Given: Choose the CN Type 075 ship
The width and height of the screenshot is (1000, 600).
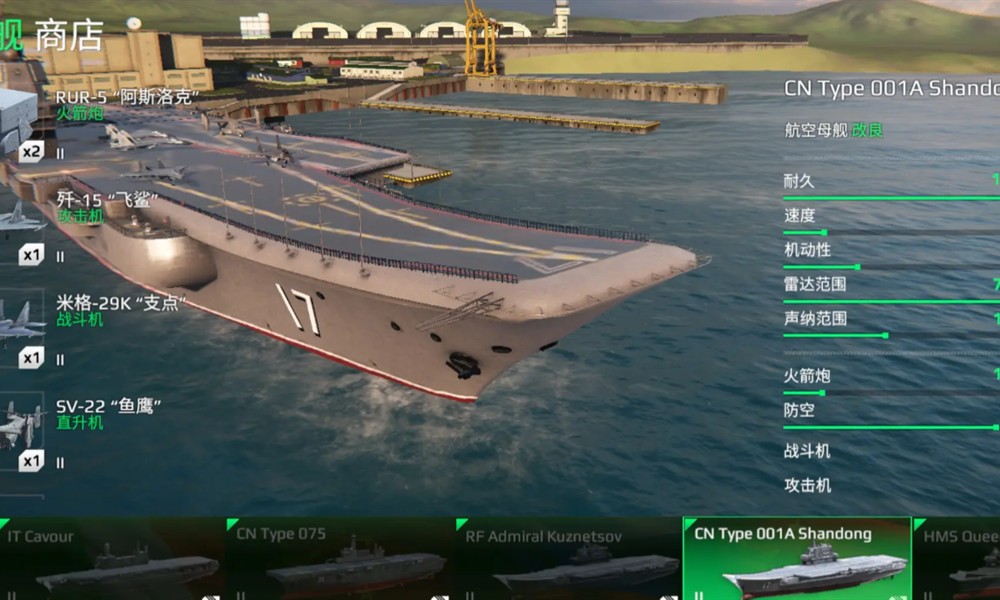Looking at the screenshot, I should [340, 560].
